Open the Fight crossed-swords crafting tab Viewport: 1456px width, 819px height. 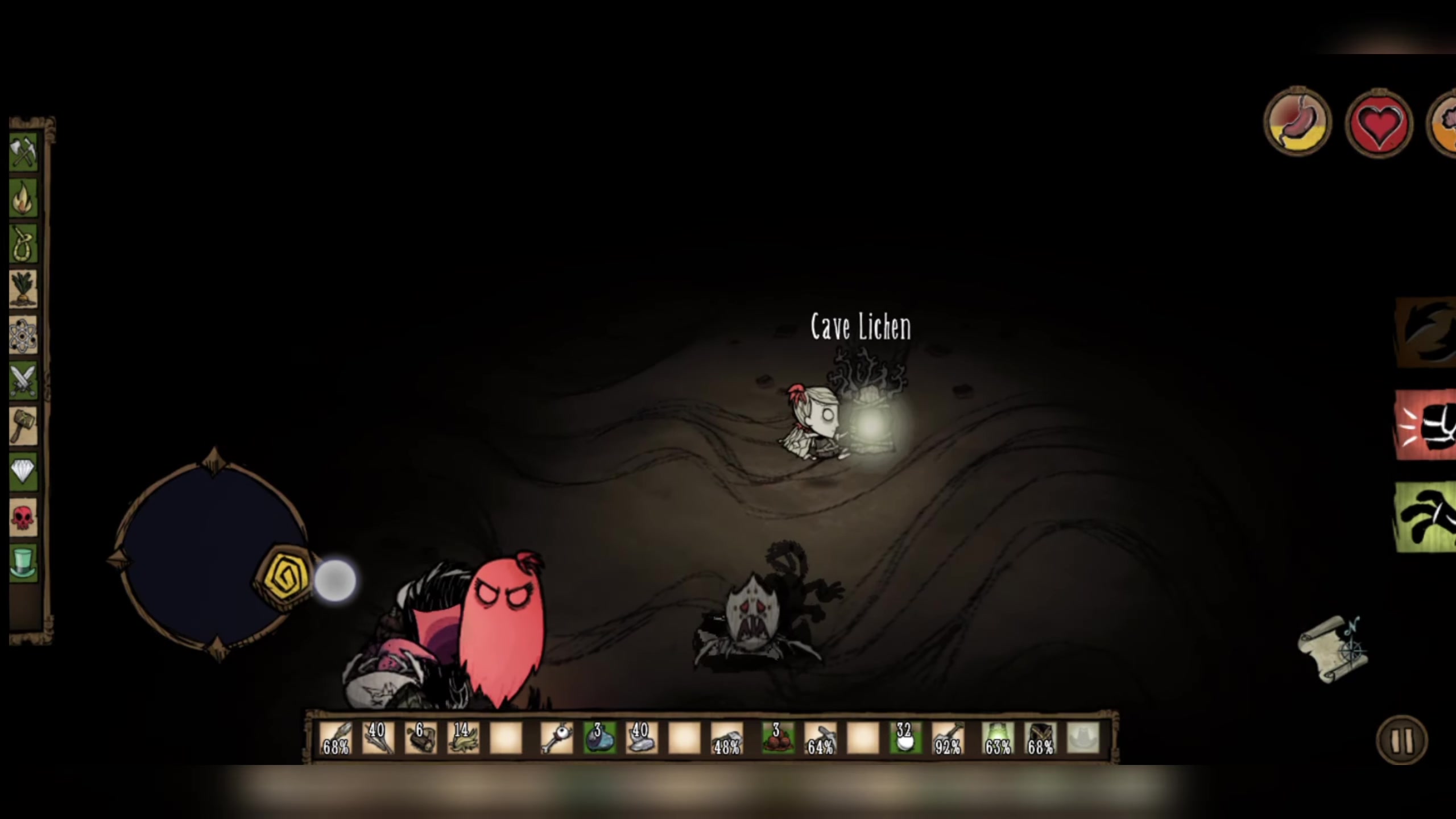pos(23,380)
